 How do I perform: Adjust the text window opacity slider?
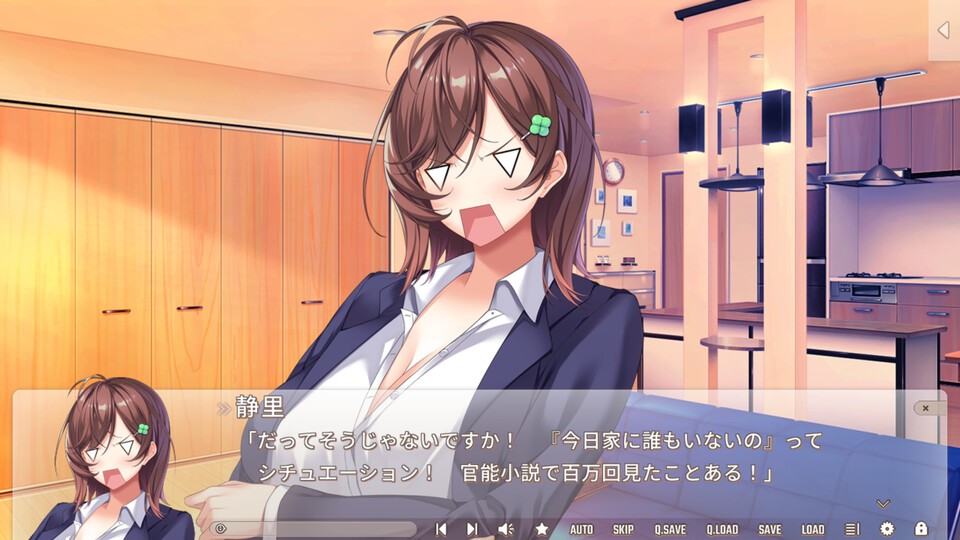coord(315,529)
